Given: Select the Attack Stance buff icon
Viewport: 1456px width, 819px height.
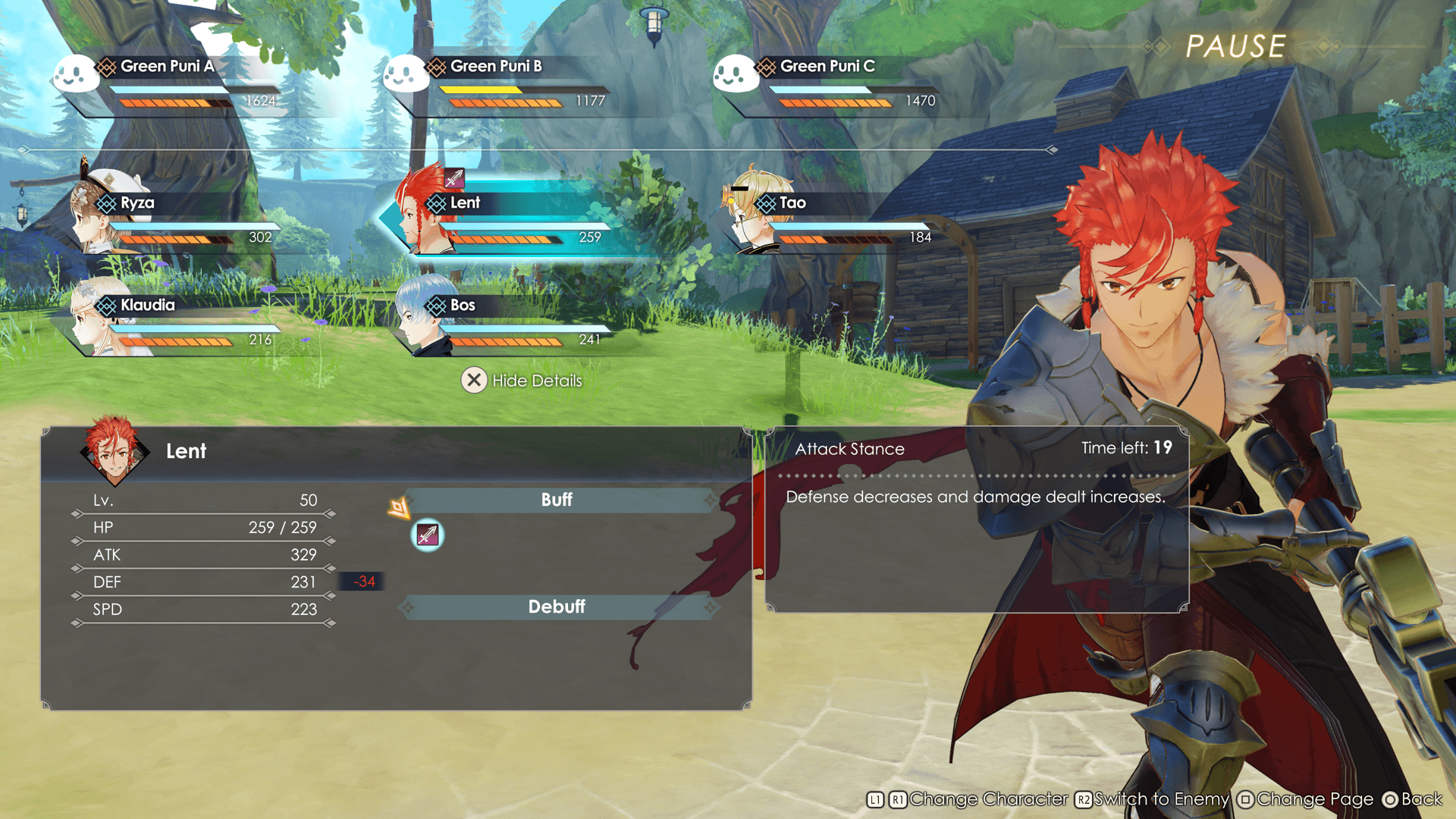Looking at the screenshot, I should click(x=428, y=535).
